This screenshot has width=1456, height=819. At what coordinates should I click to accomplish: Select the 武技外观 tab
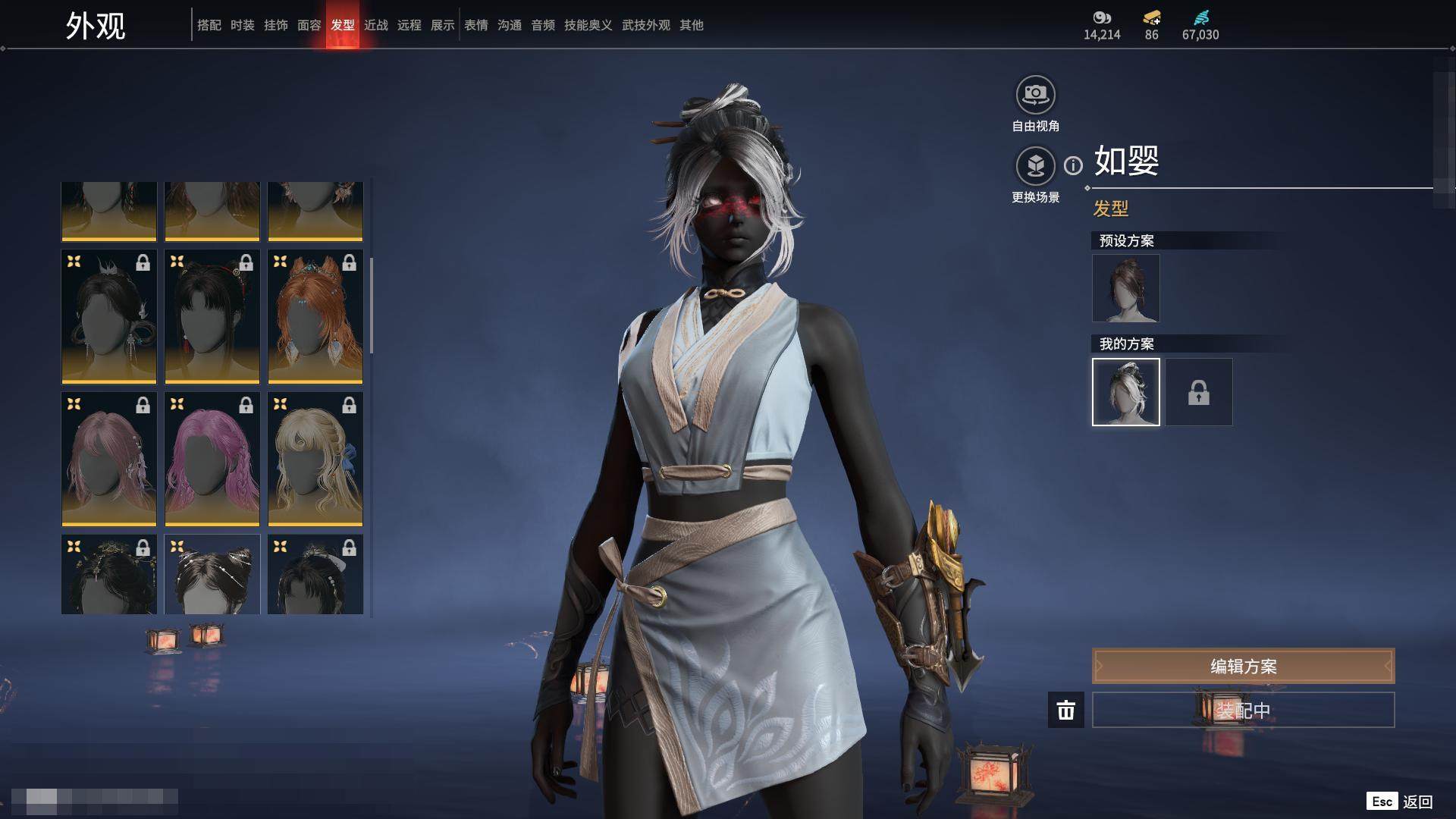point(646,25)
